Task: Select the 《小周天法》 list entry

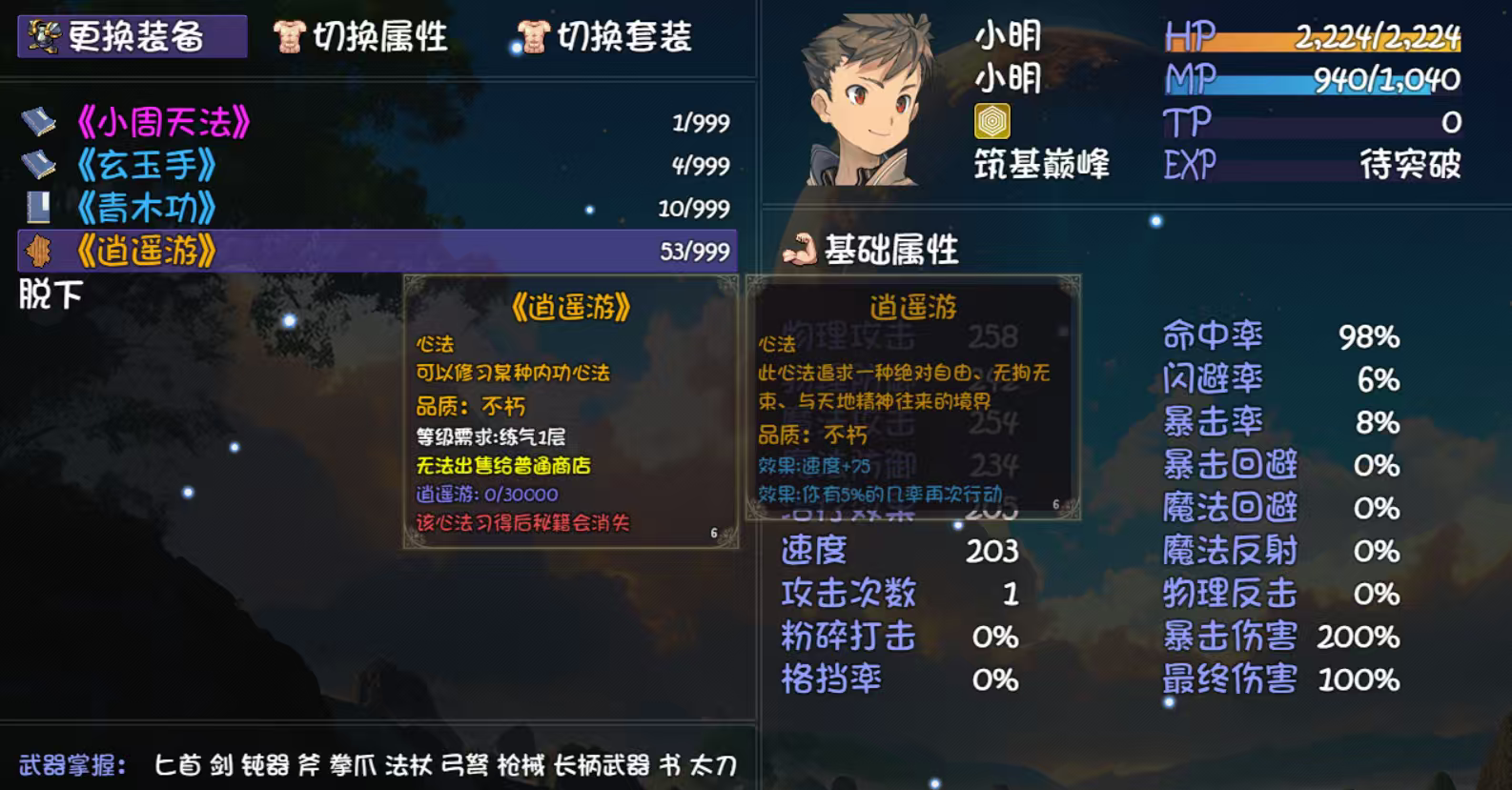Action: (162, 121)
